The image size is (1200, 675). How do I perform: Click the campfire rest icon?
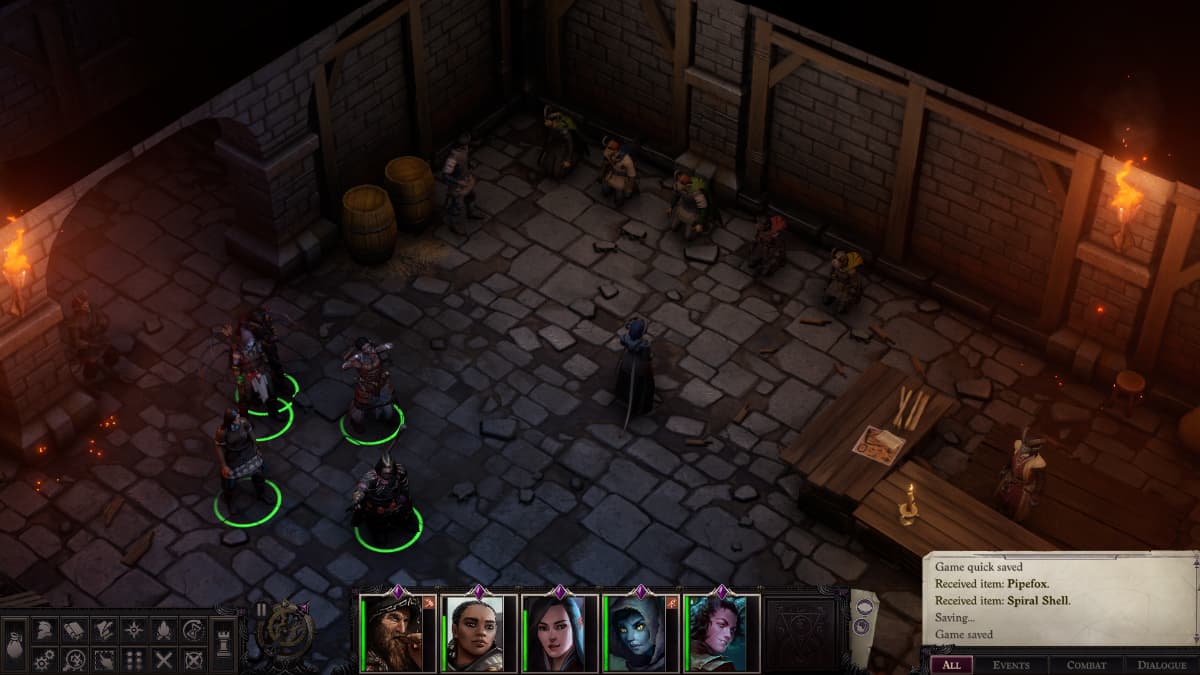coord(164,630)
